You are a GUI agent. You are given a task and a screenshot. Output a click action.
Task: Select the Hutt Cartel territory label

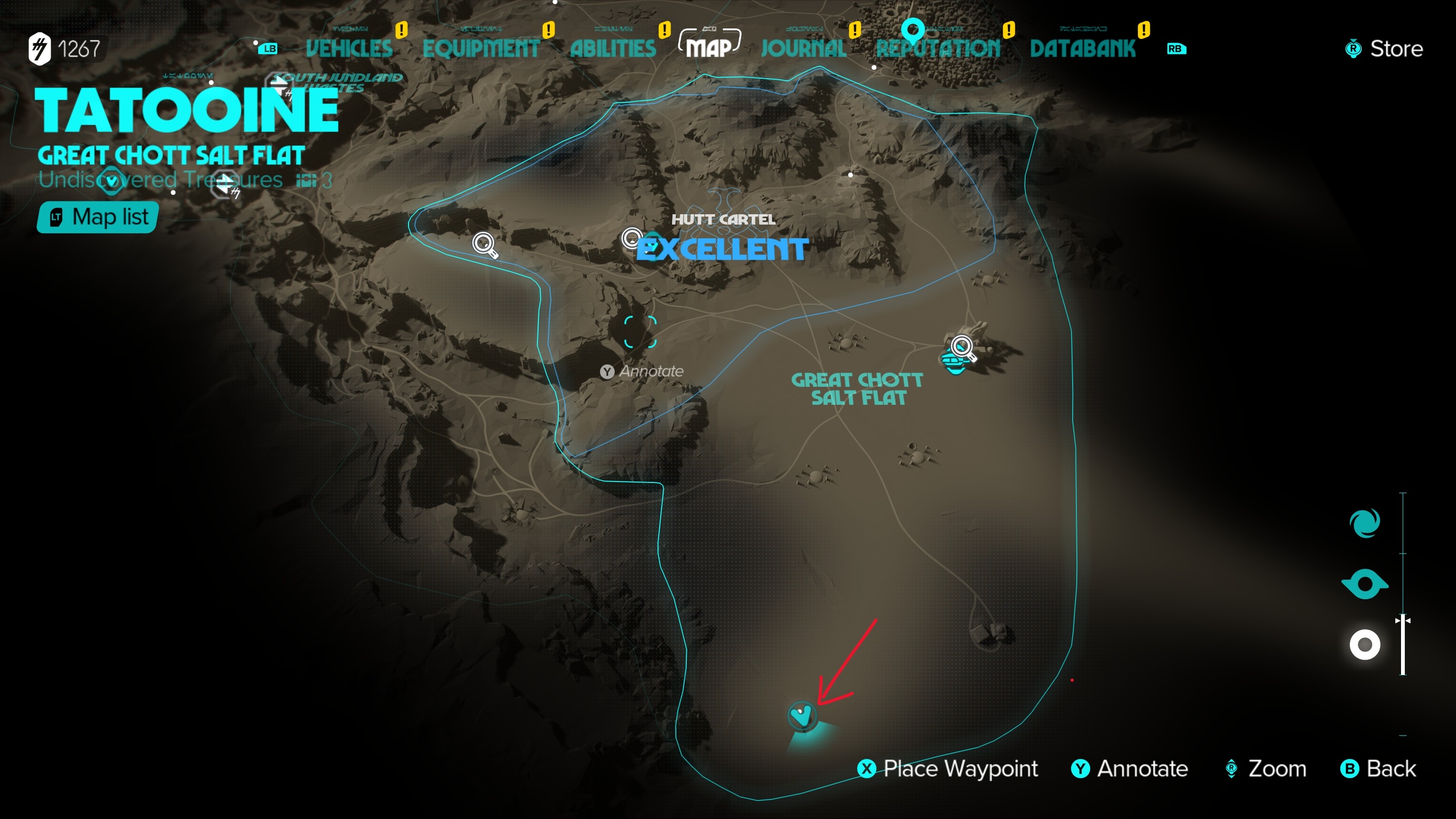point(723,220)
